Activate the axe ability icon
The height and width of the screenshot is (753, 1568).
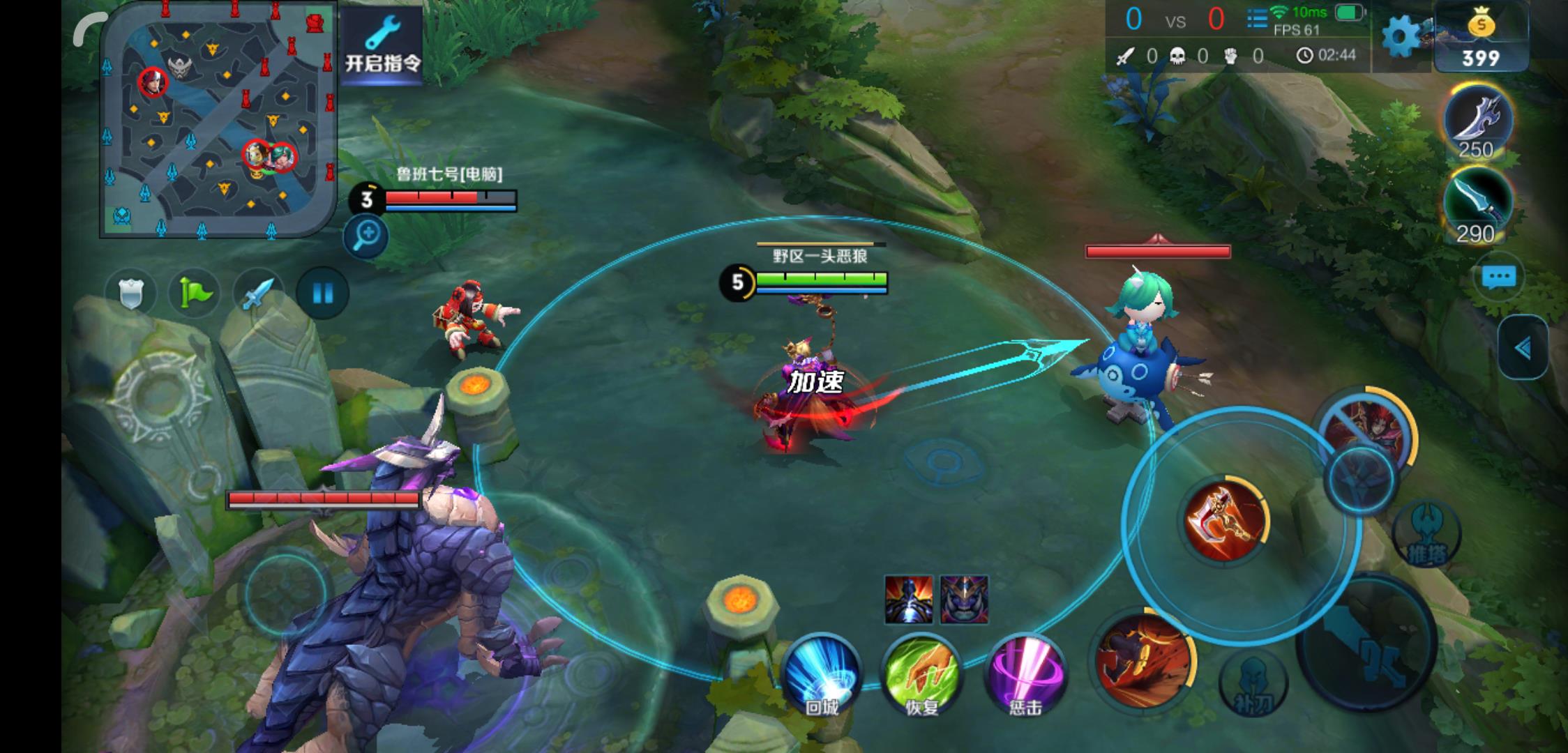[1225, 519]
